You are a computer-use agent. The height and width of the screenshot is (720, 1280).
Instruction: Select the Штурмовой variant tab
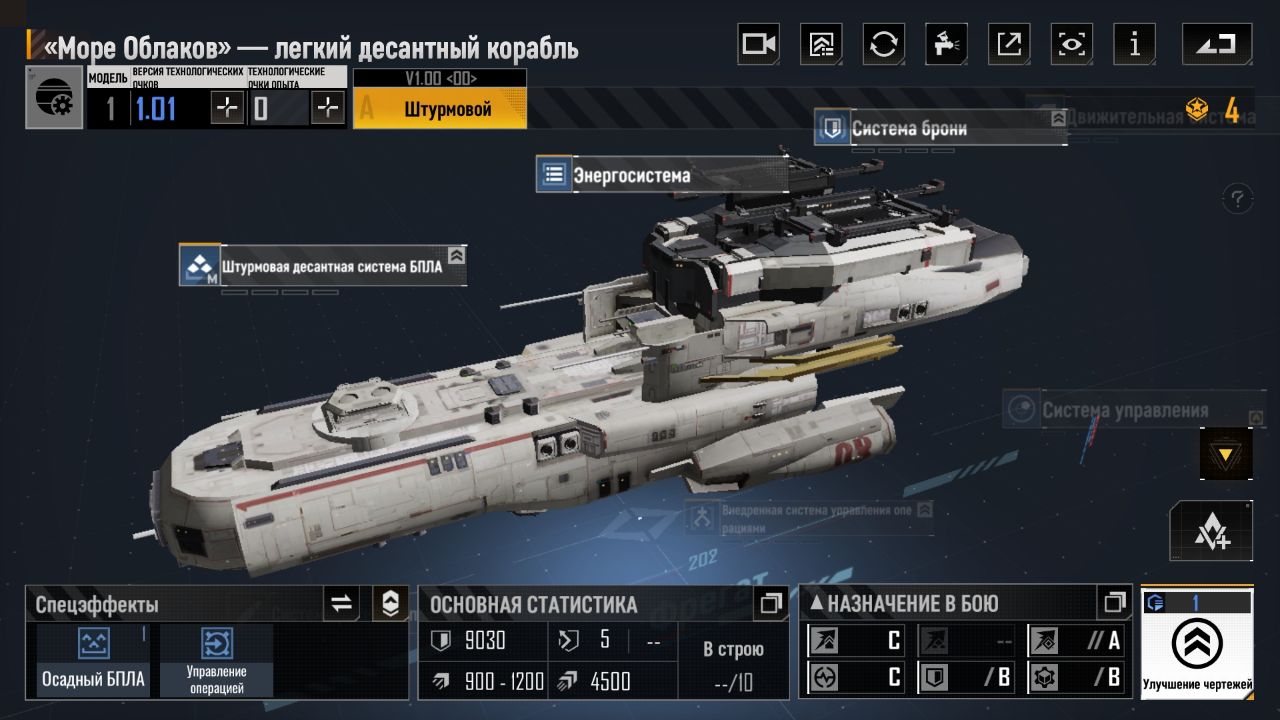(440, 109)
